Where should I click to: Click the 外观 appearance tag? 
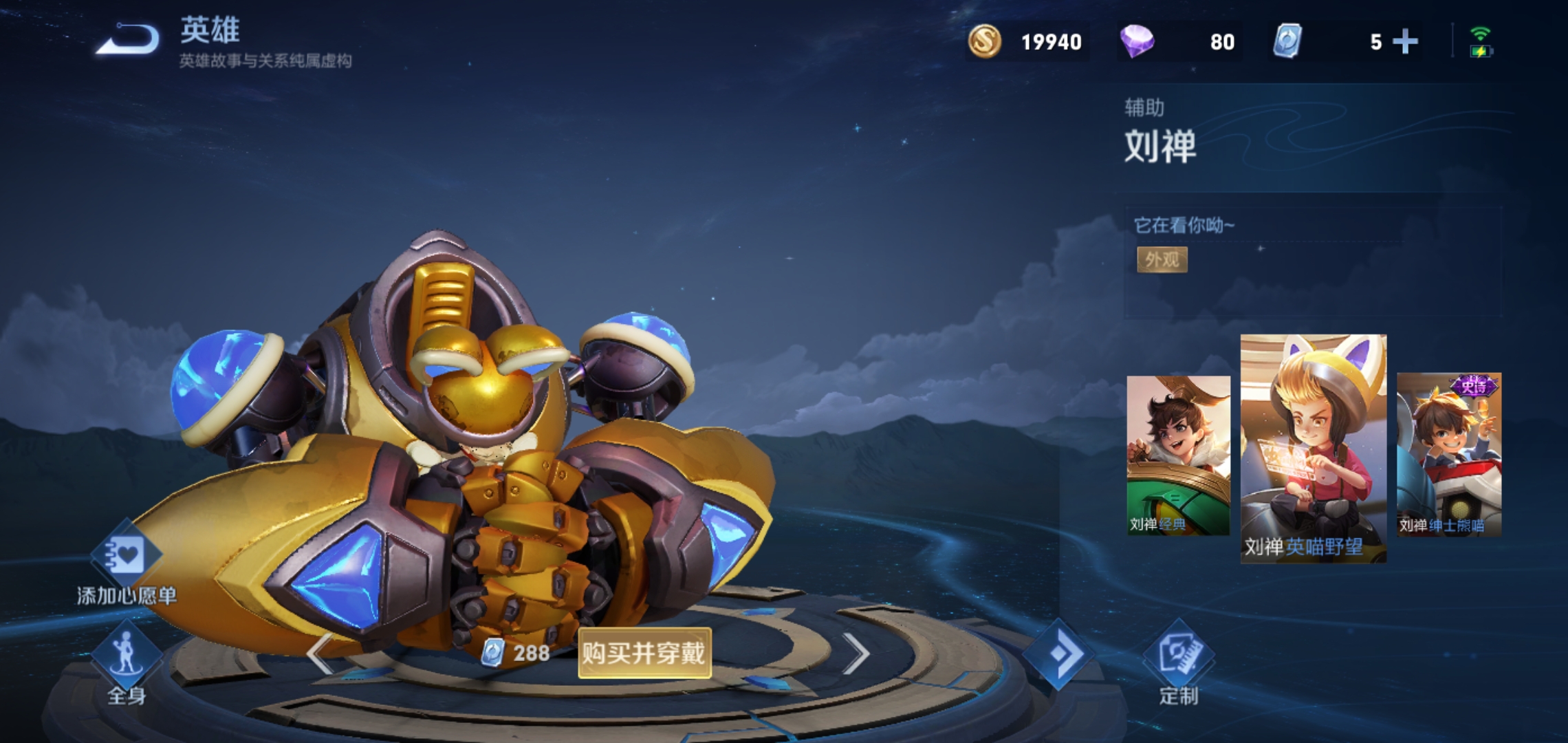click(1162, 259)
